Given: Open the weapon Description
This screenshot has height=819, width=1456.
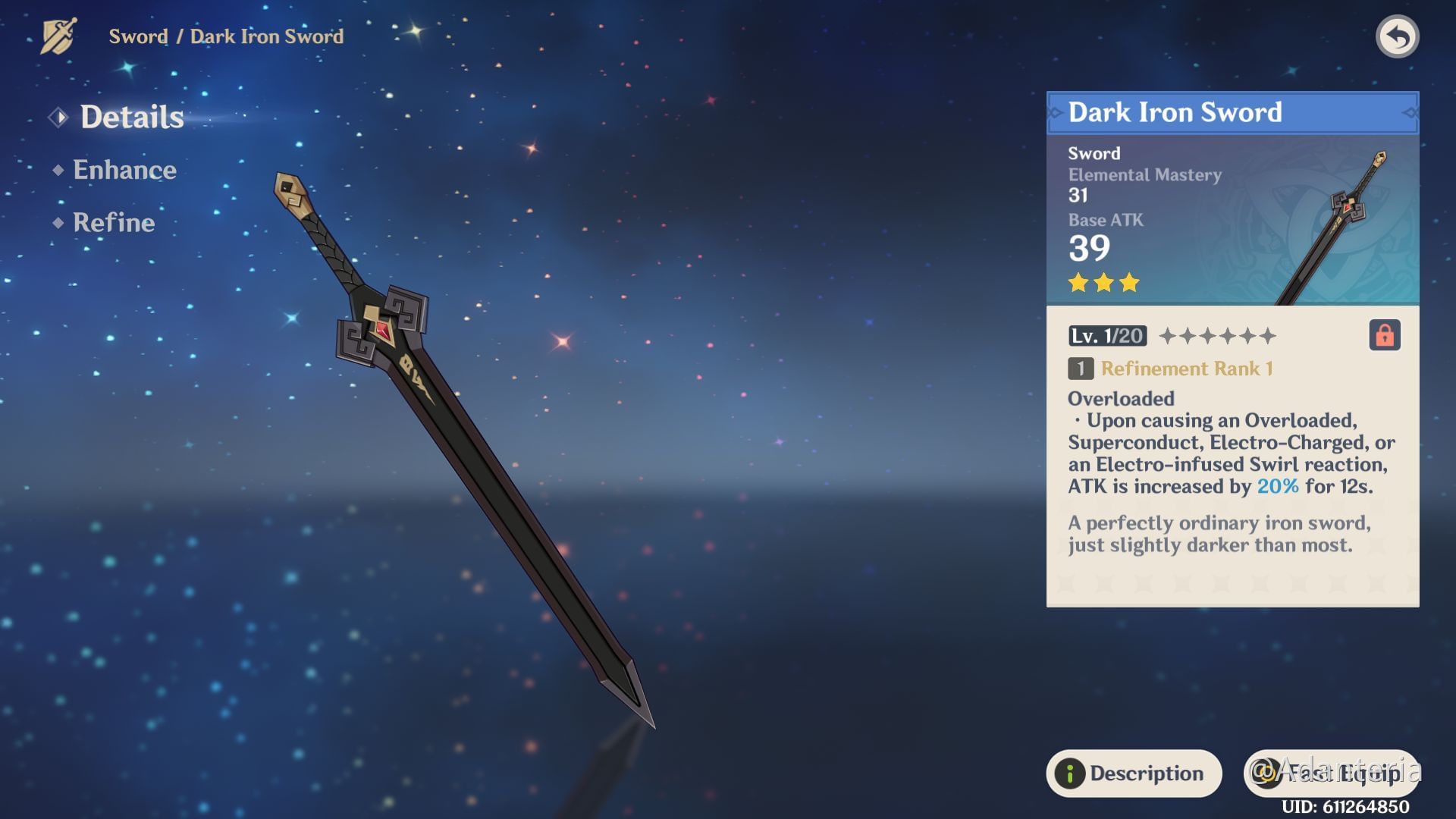Looking at the screenshot, I should [x=1134, y=773].
